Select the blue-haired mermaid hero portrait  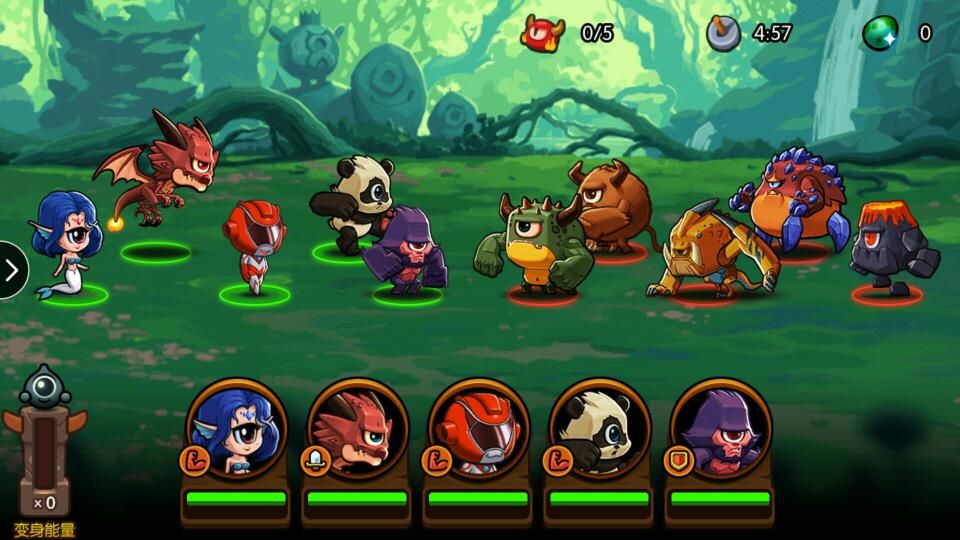pos(236,430)
